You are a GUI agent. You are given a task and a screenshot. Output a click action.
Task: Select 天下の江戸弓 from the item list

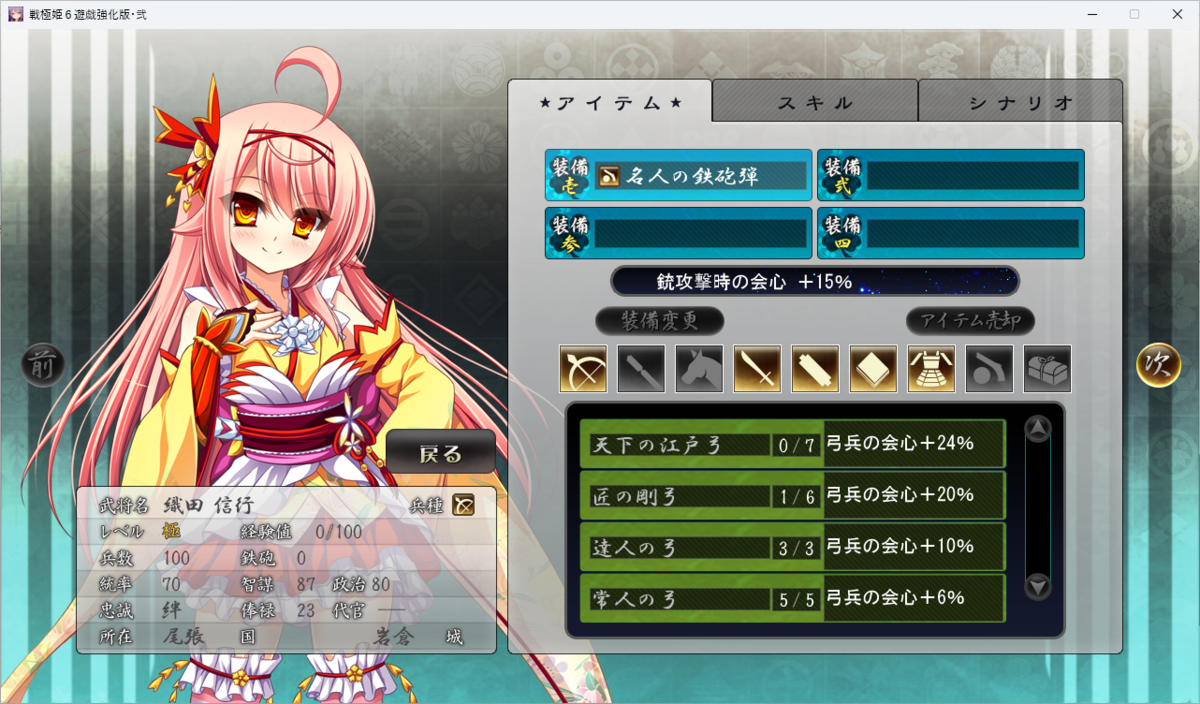[x=792, y=444]
